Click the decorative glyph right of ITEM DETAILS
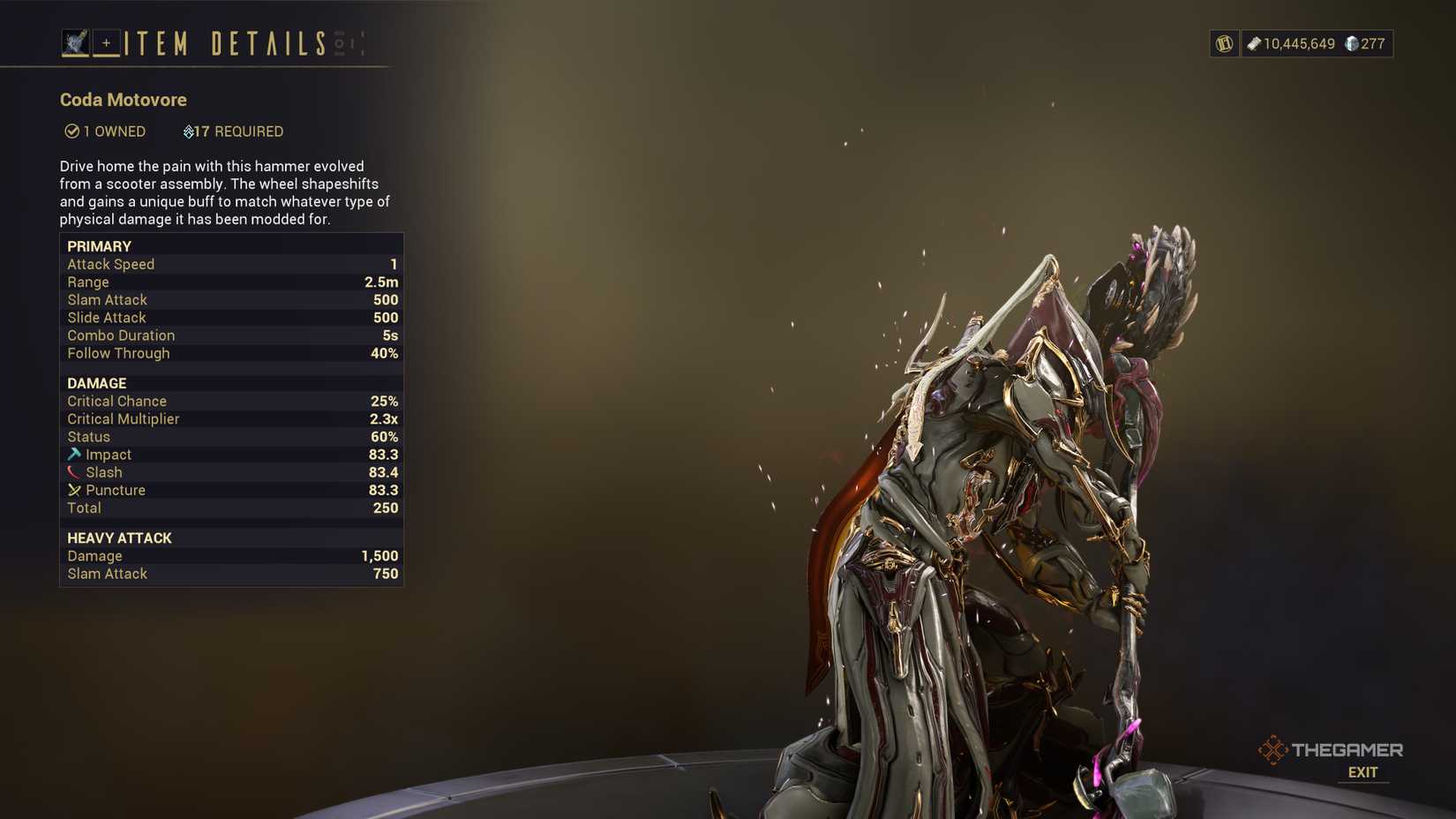This screenshot has width=1456, height=819. click(341, 41)
